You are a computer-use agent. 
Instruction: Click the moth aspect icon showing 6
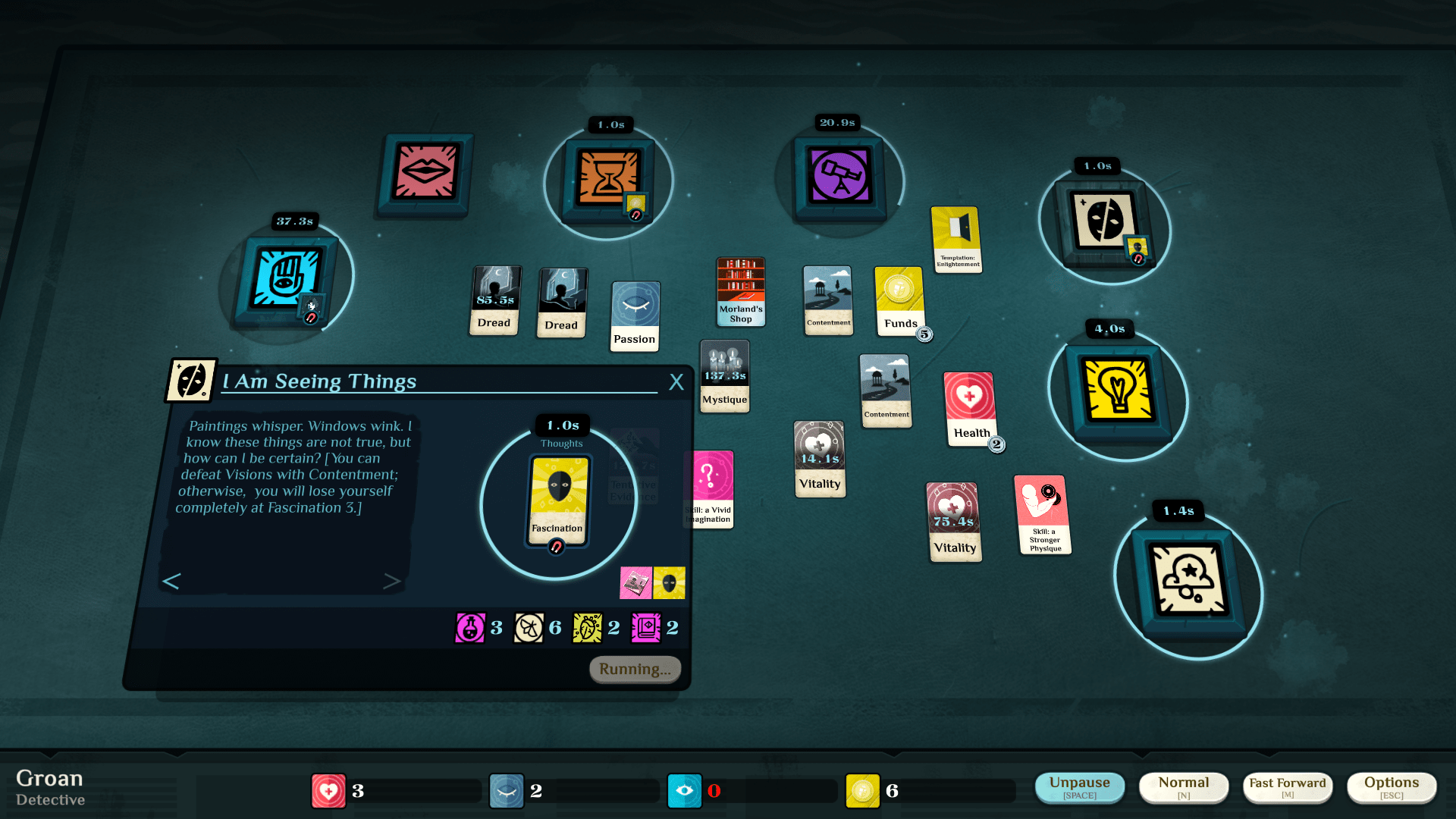pyautogui.click(x=529, y=627)
